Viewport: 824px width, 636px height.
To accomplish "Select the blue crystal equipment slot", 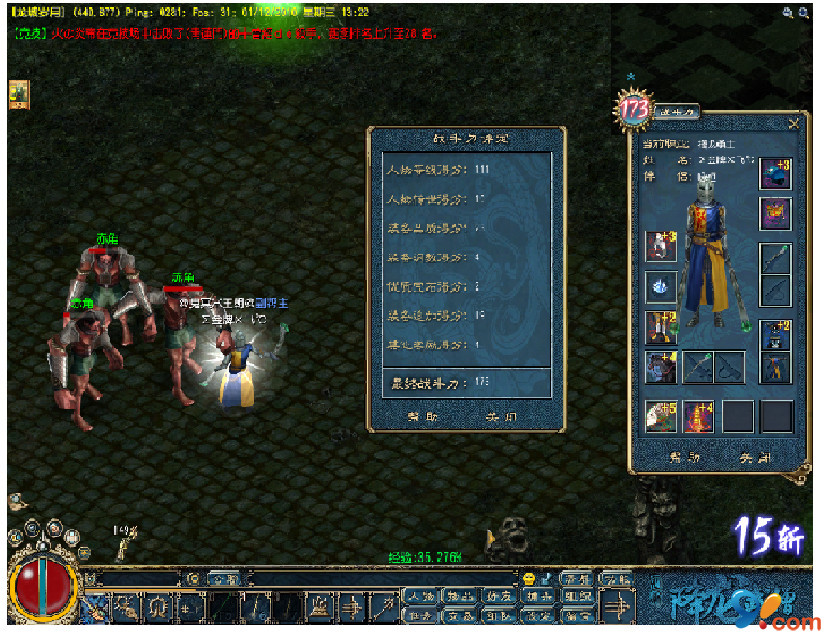I will [659, 287].
